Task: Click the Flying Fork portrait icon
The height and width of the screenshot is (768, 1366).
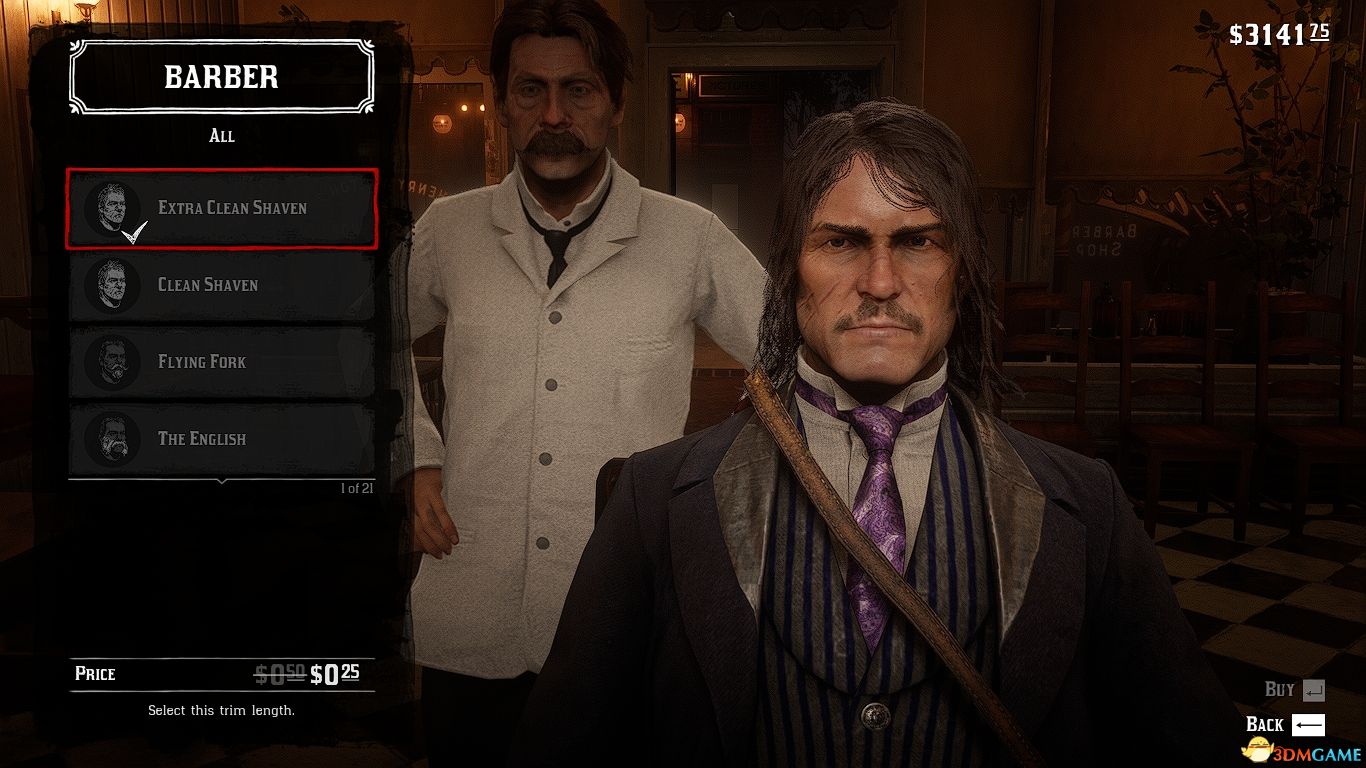Action: pyautogui.click(x=113, y=361)
